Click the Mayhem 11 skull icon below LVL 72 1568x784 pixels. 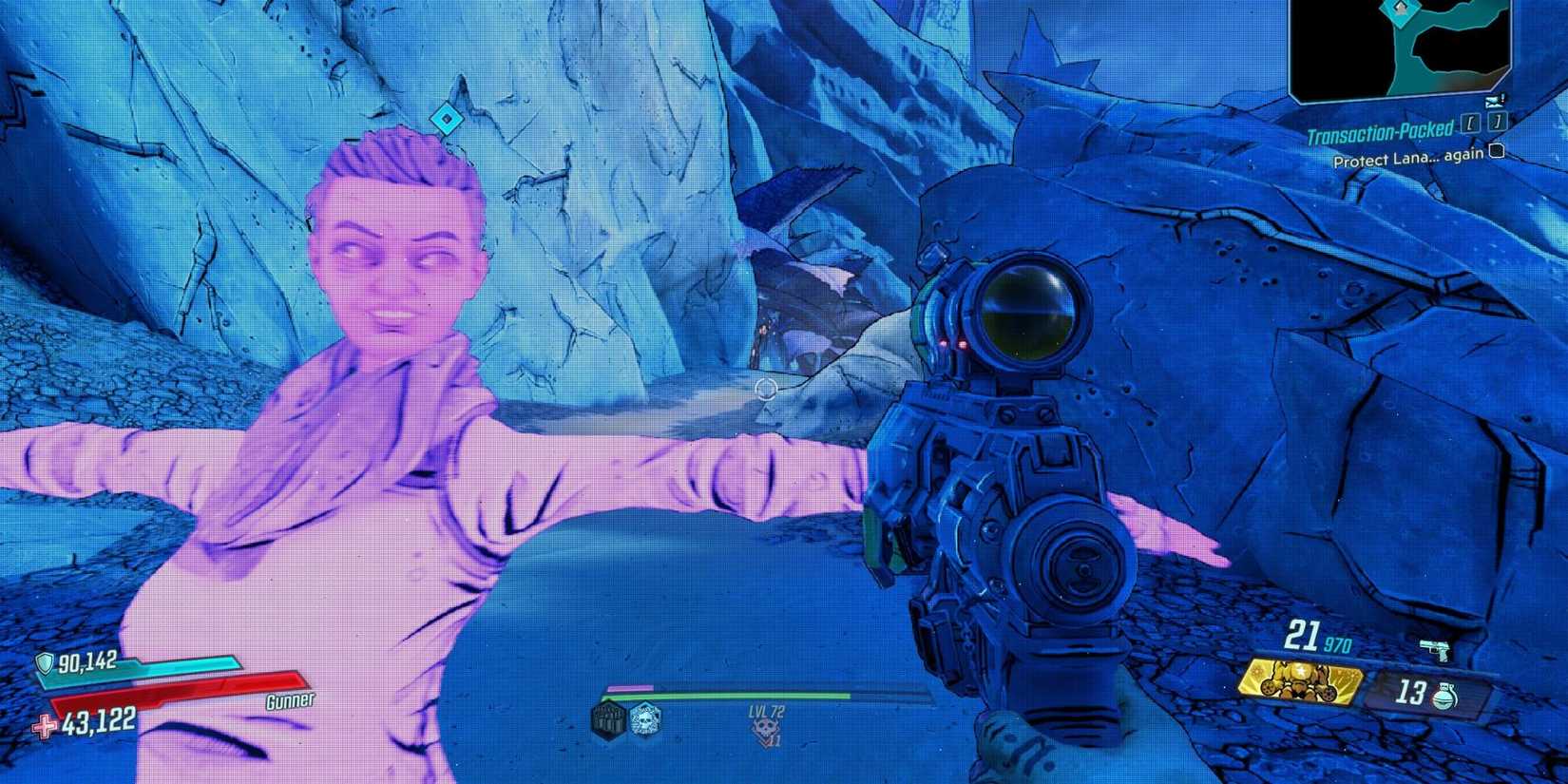[x=767, y=726]
